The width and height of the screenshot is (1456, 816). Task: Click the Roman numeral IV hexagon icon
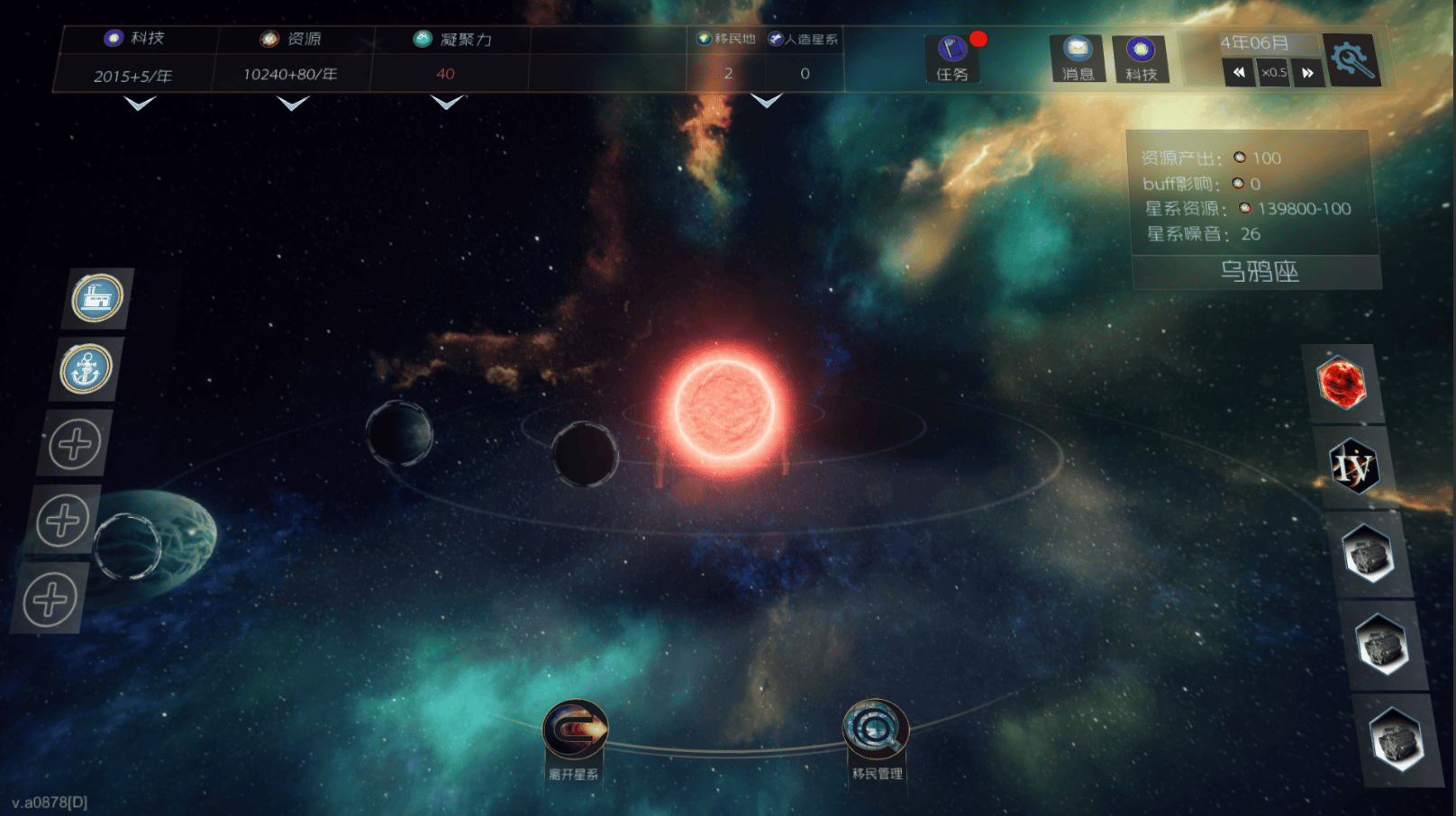pyautogui.click(x=1353, y=467)
